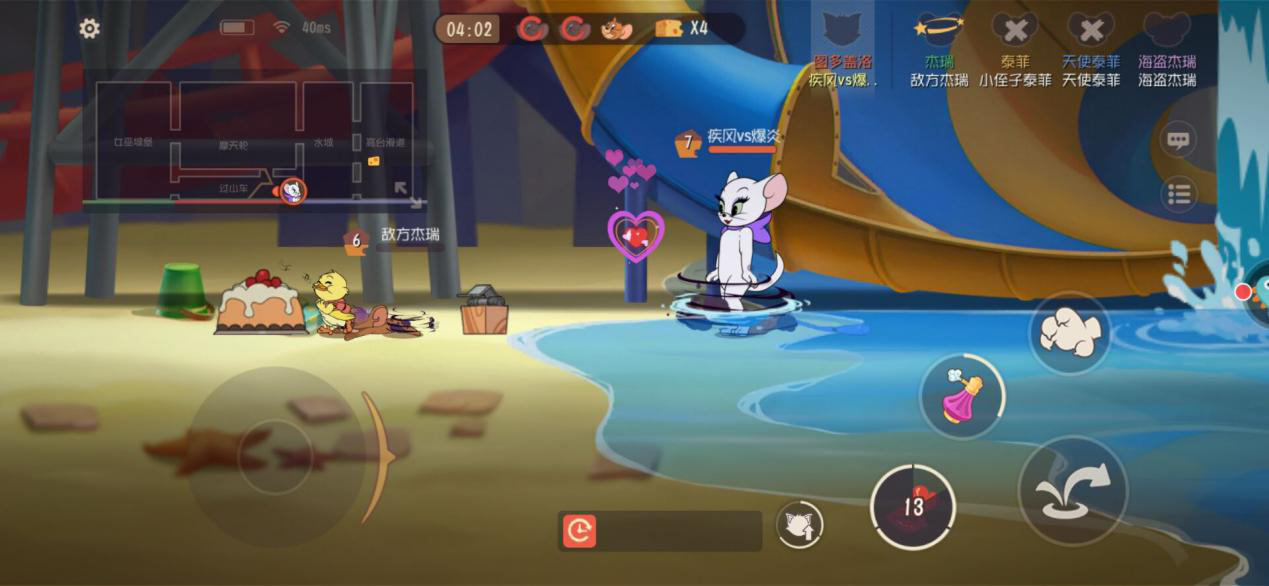Tap the white paw attack button

(x=1069, y=333)
